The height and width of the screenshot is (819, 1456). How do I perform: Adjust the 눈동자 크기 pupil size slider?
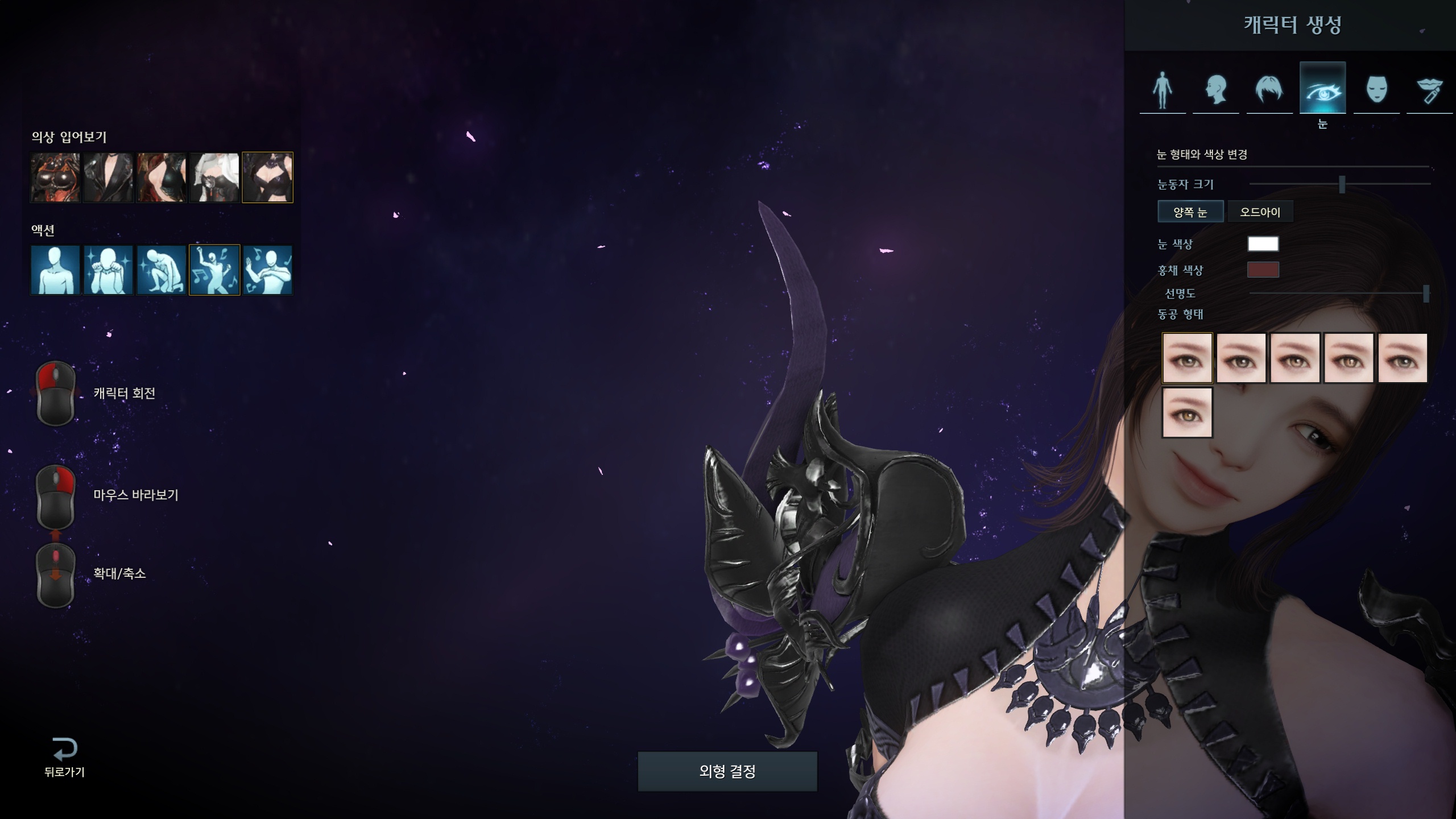point(1342,184)
